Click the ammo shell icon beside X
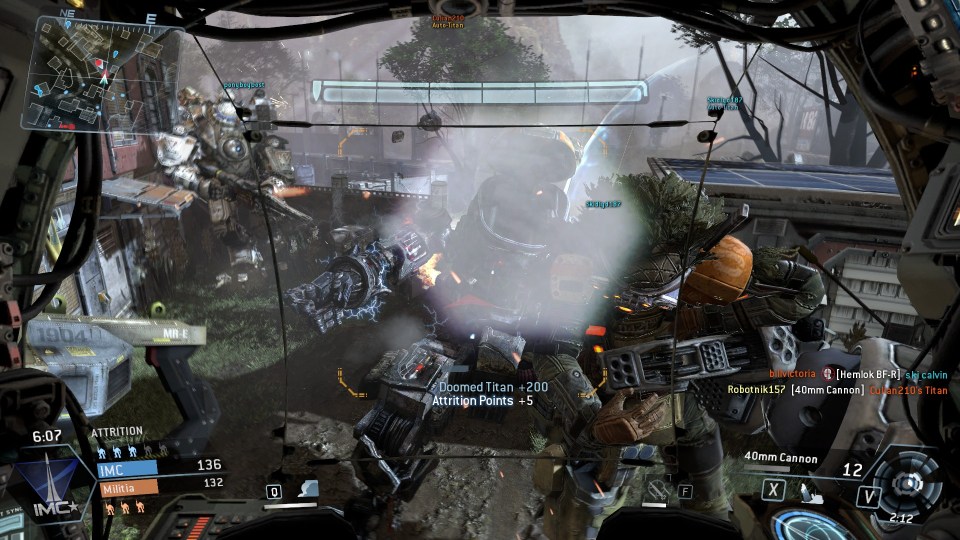Image resolution: width=960 pixels, height=540 pixels. (808, 492)
